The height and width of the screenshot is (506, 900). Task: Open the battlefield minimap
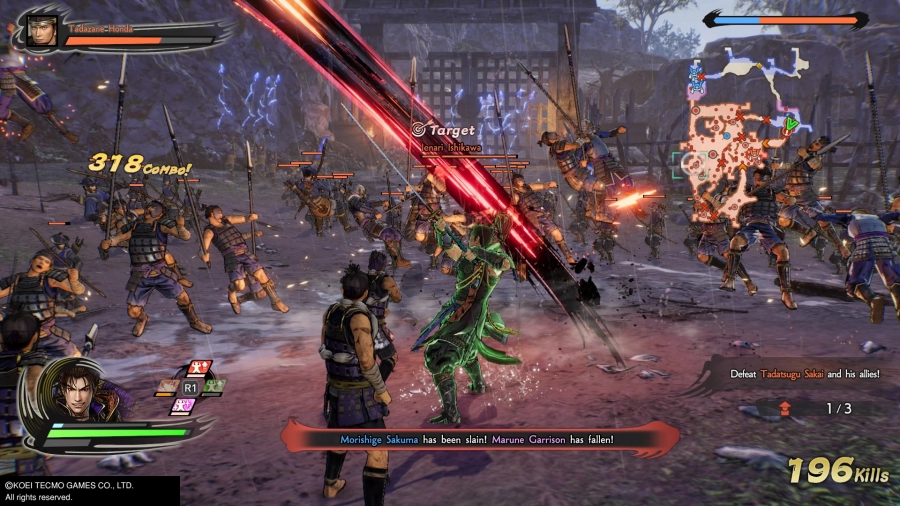coord(736,140)
